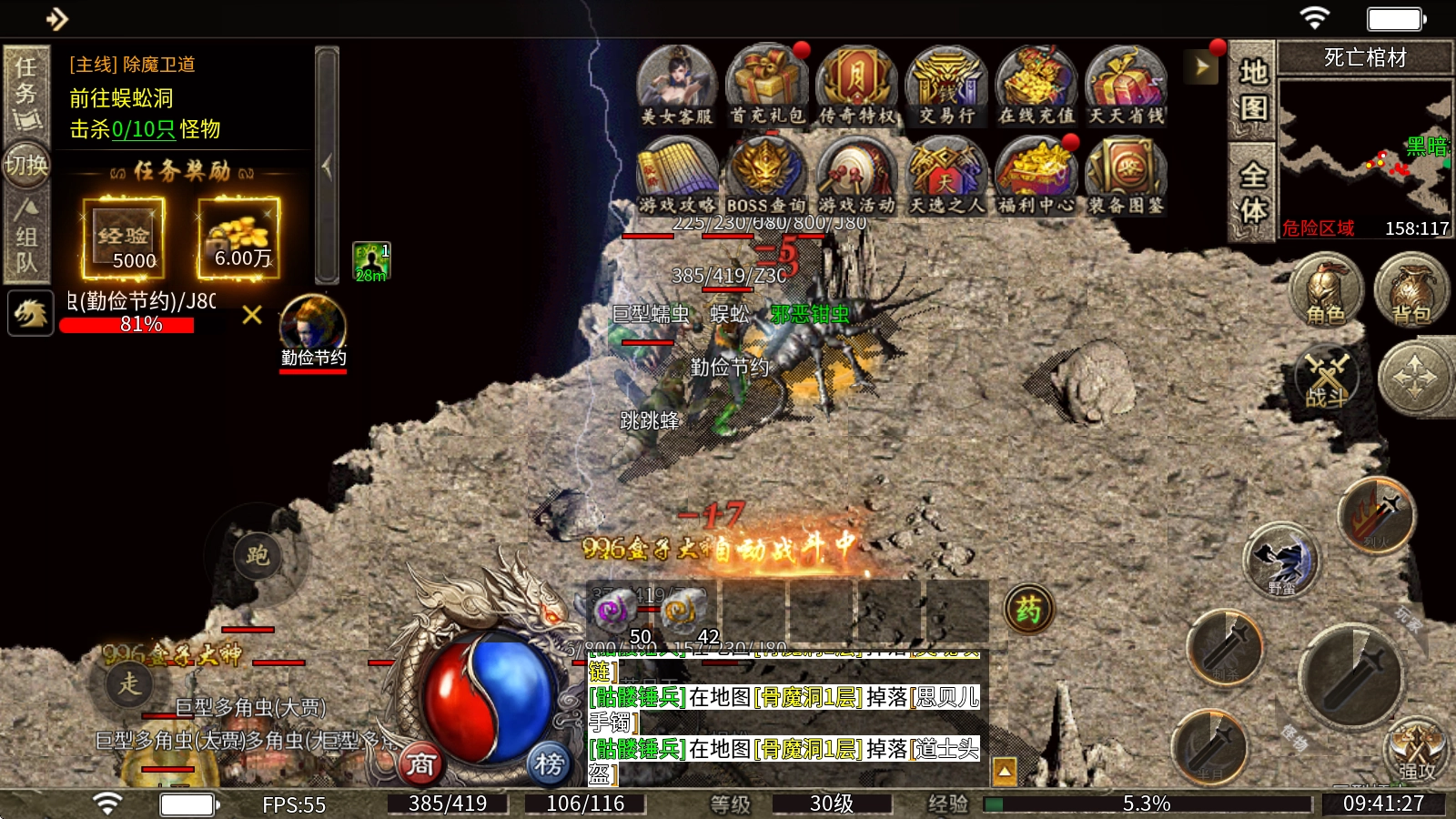Open 游戏活动 game events

click(x=856, y=176)
